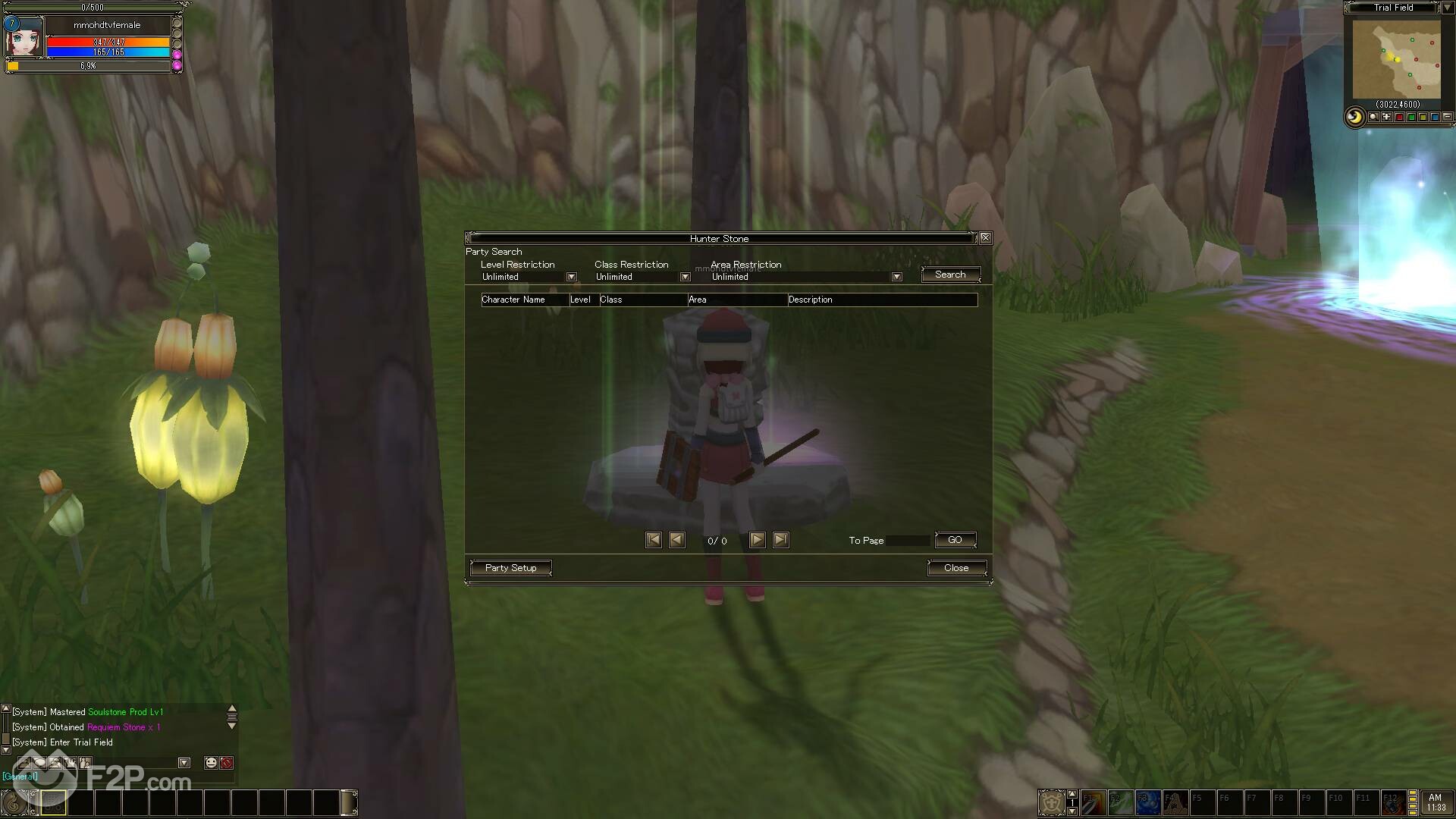Viewport: 1456px width, 819px height.
Task: Go to the next results page
Action: [757, 540]
